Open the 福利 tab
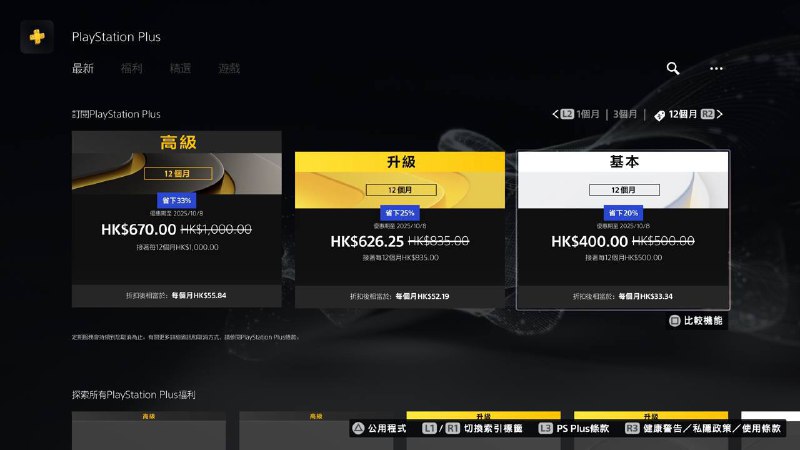The height and width of the screenshot is (450, 800). [132, 68]
